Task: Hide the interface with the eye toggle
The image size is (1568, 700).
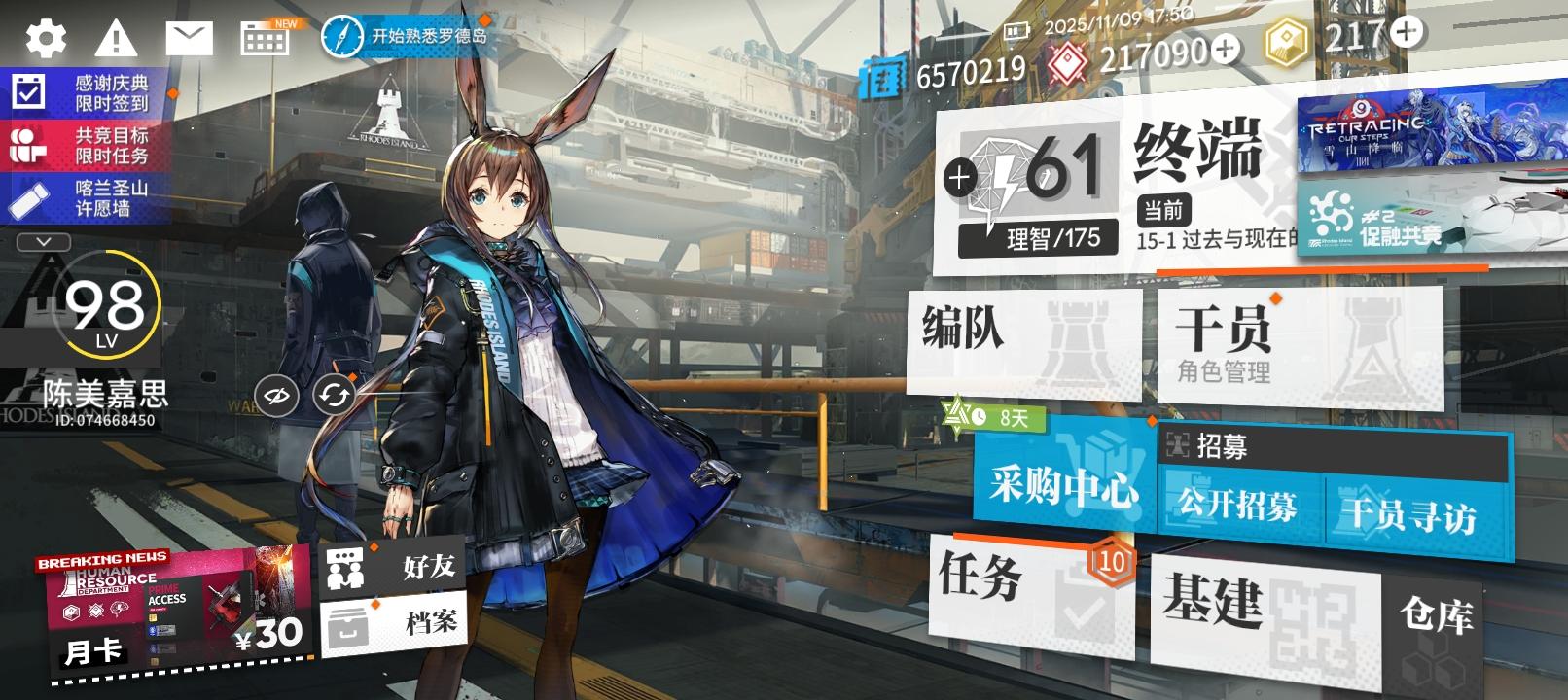Action: (275, 394)
